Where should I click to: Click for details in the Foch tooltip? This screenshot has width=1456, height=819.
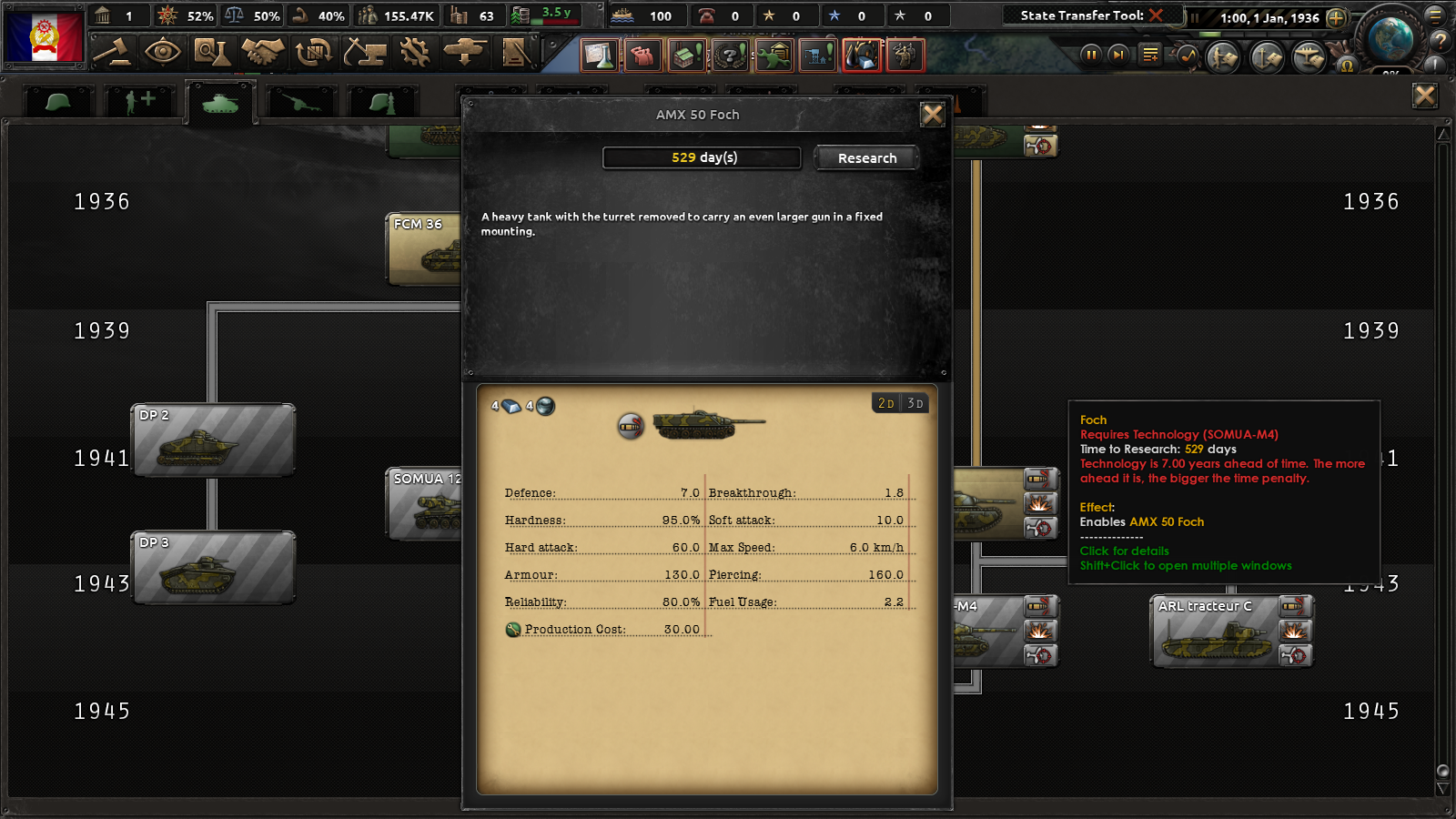pyautogui.click(x=1124, y=551)
